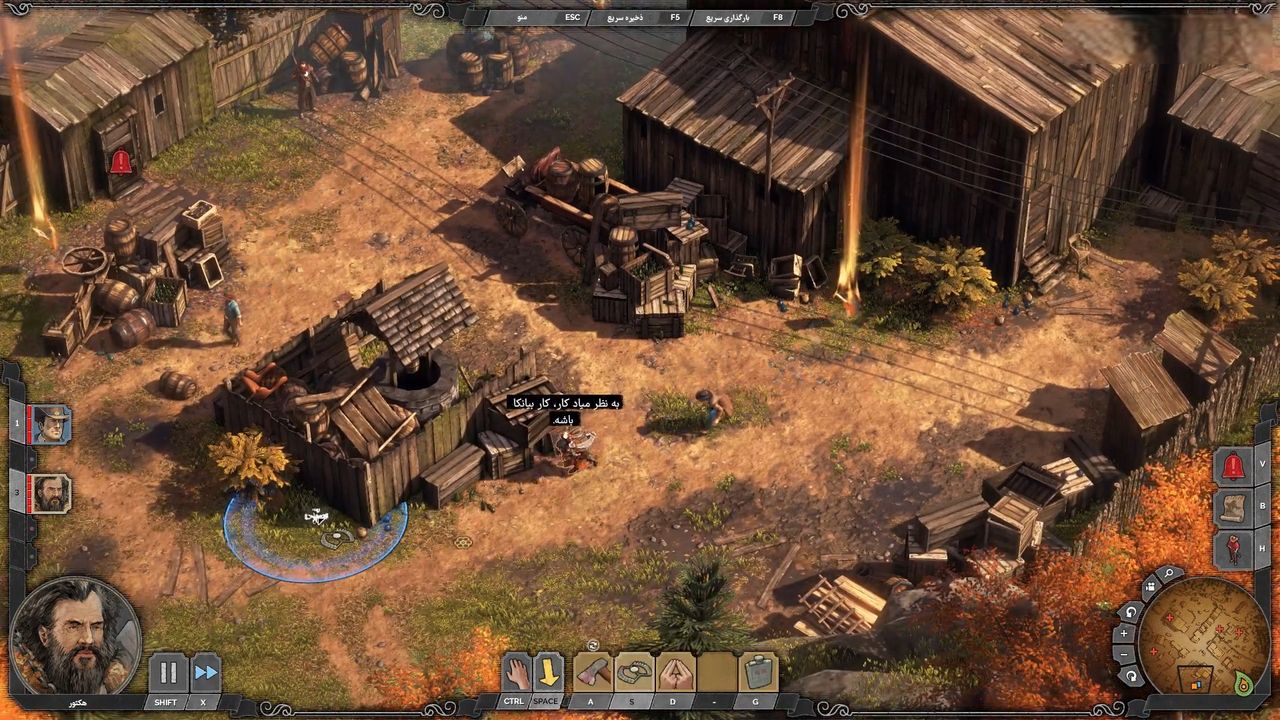Toggle the red figure highlight button
This screenshot has width=1280, height=720.
1233,548
